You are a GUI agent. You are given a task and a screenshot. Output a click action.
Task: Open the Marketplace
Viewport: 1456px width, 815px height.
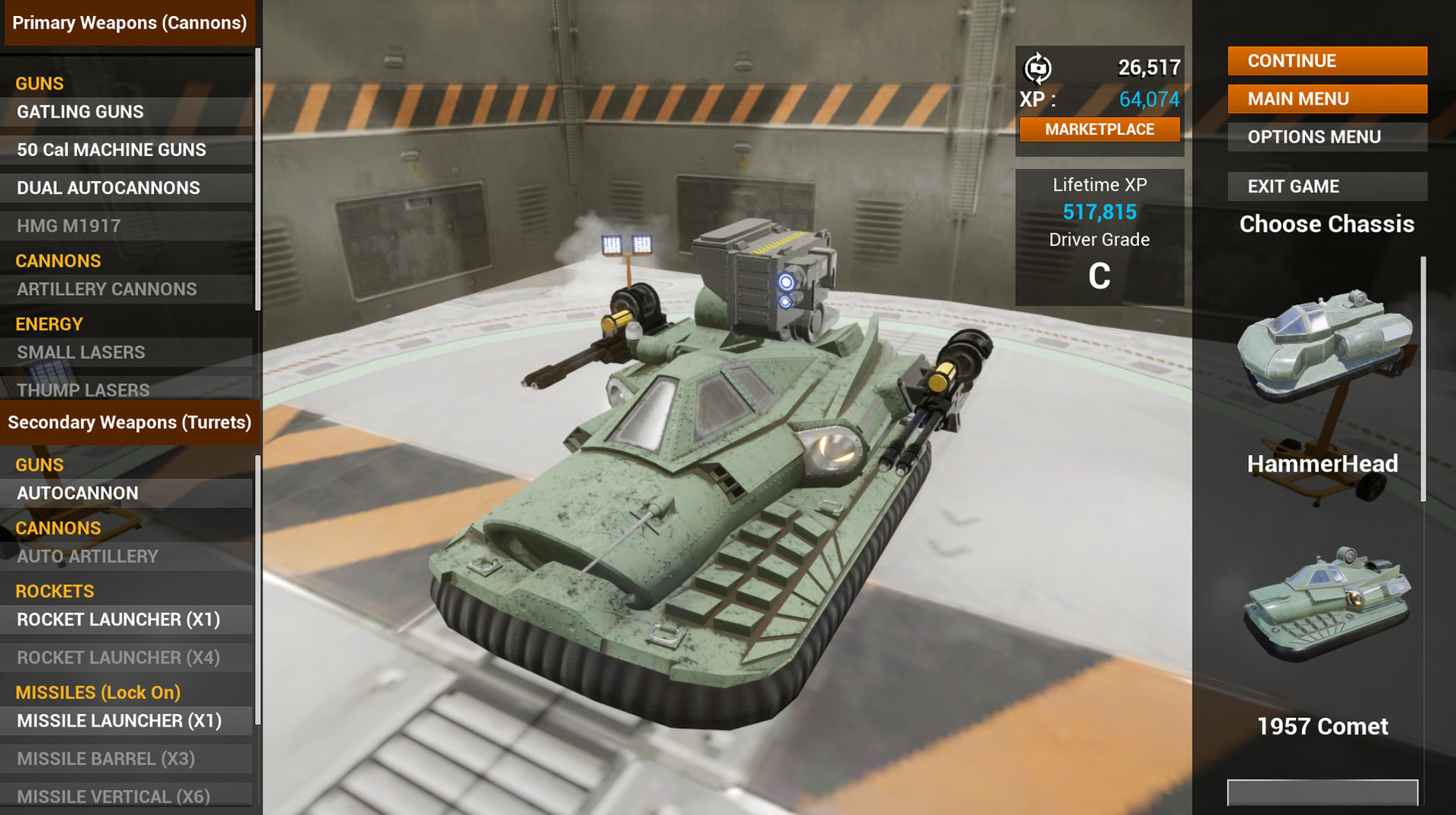click(1100, 129)
